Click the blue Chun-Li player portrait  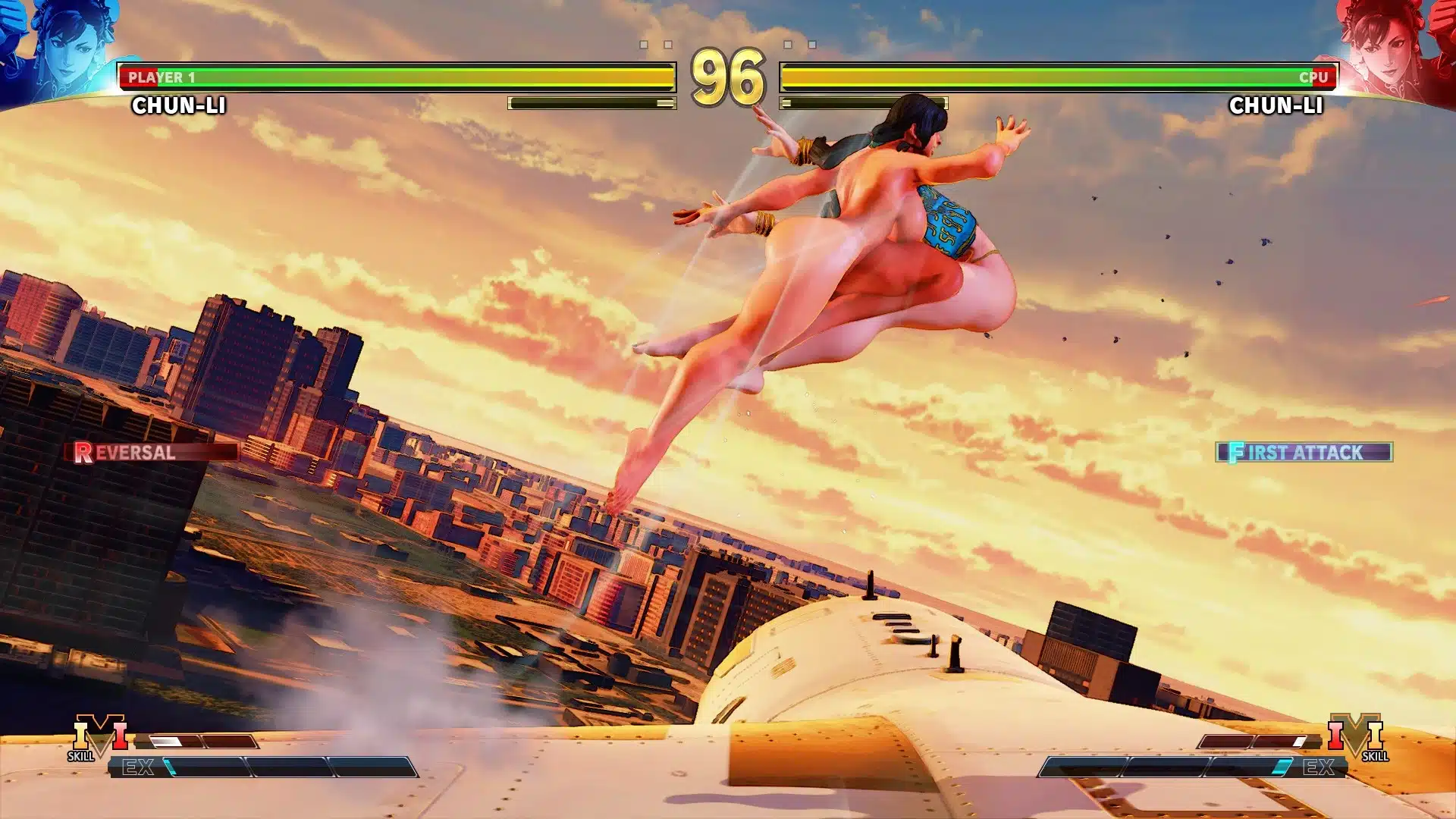pos(61,45)
